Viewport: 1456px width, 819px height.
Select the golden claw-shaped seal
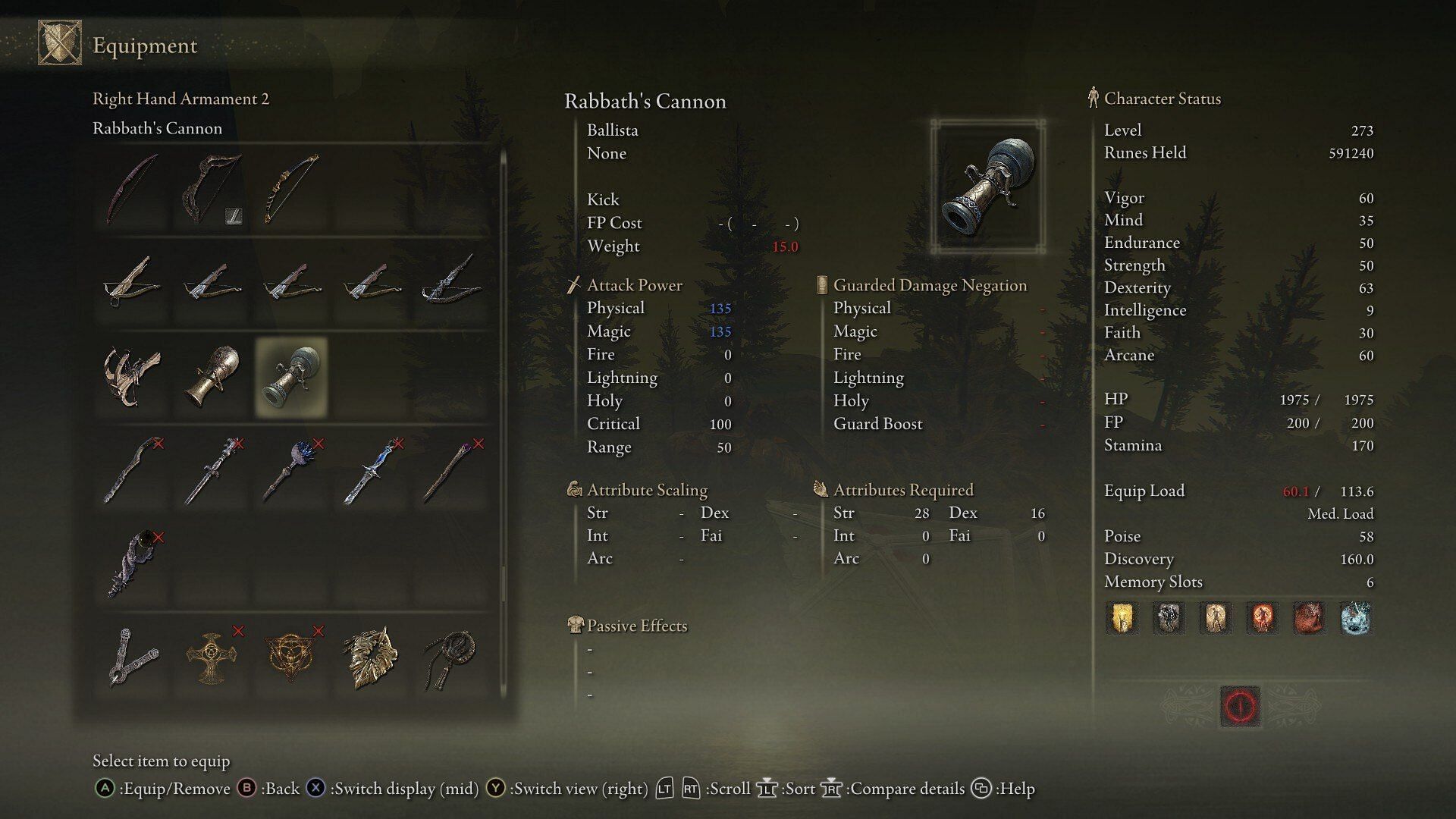coord(372,657)
